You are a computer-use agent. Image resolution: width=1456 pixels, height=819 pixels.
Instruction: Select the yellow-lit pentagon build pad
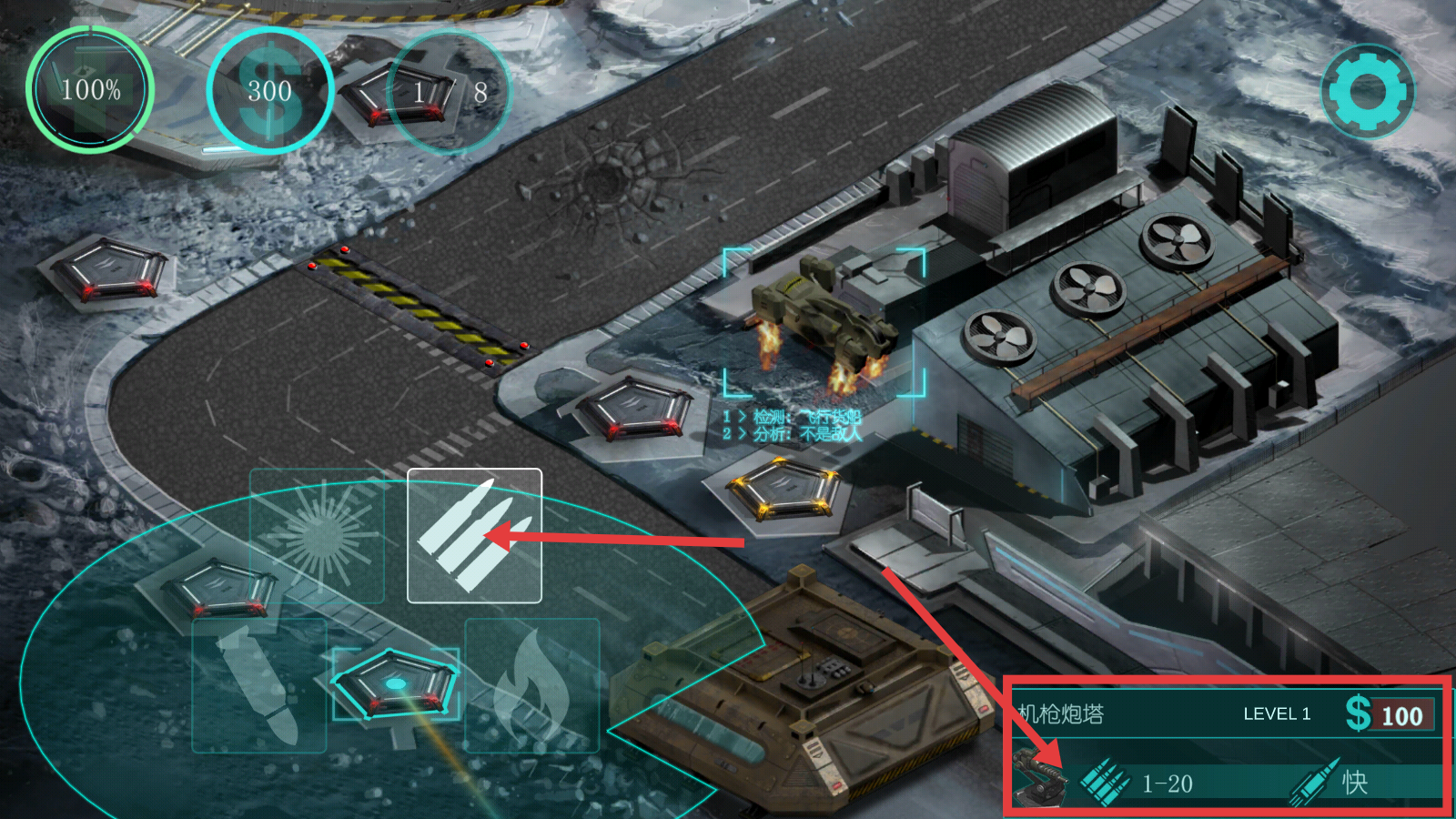pos(783,489)
